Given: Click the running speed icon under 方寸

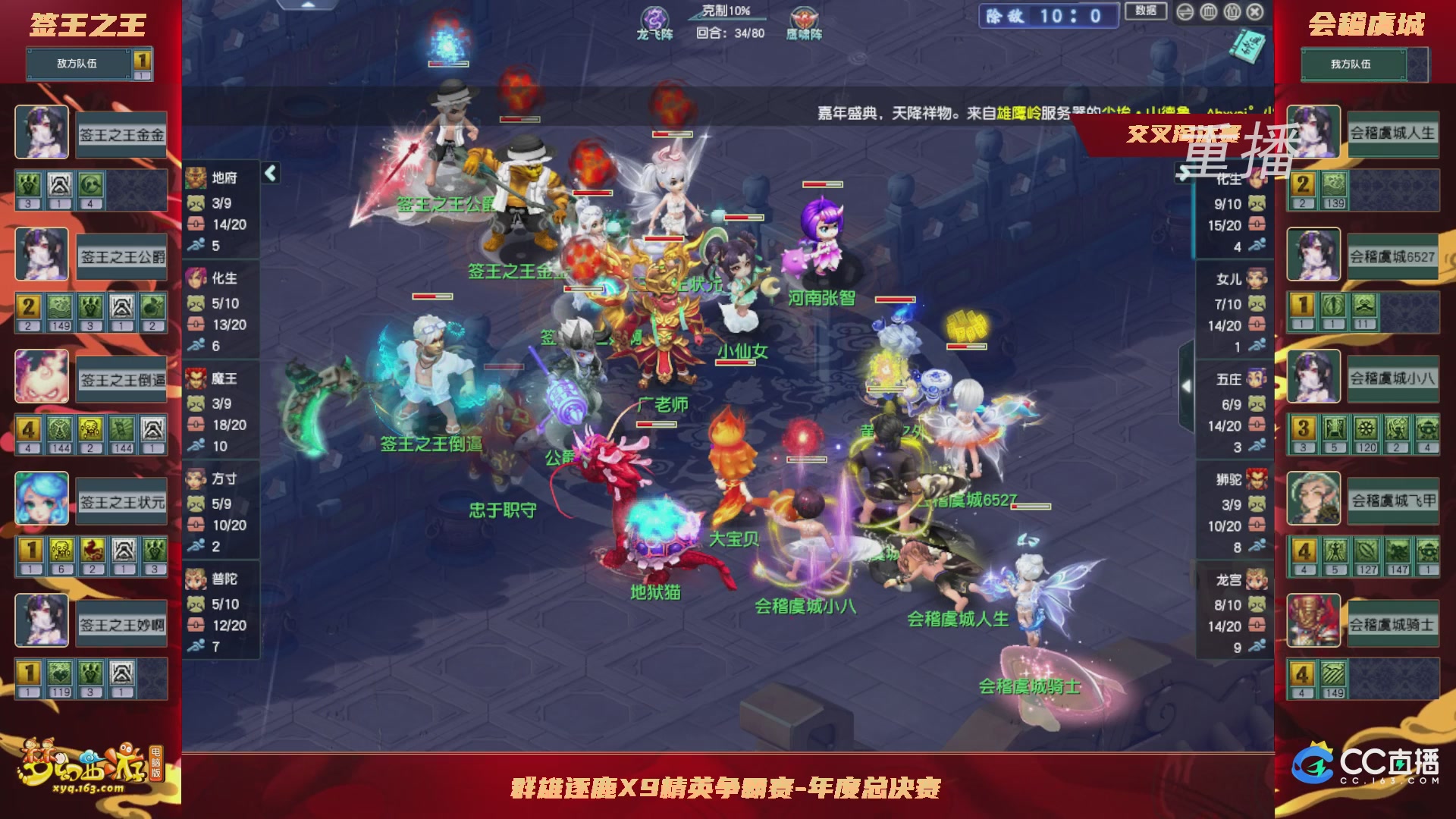Looking at the screenshot, I should (196, 545).
